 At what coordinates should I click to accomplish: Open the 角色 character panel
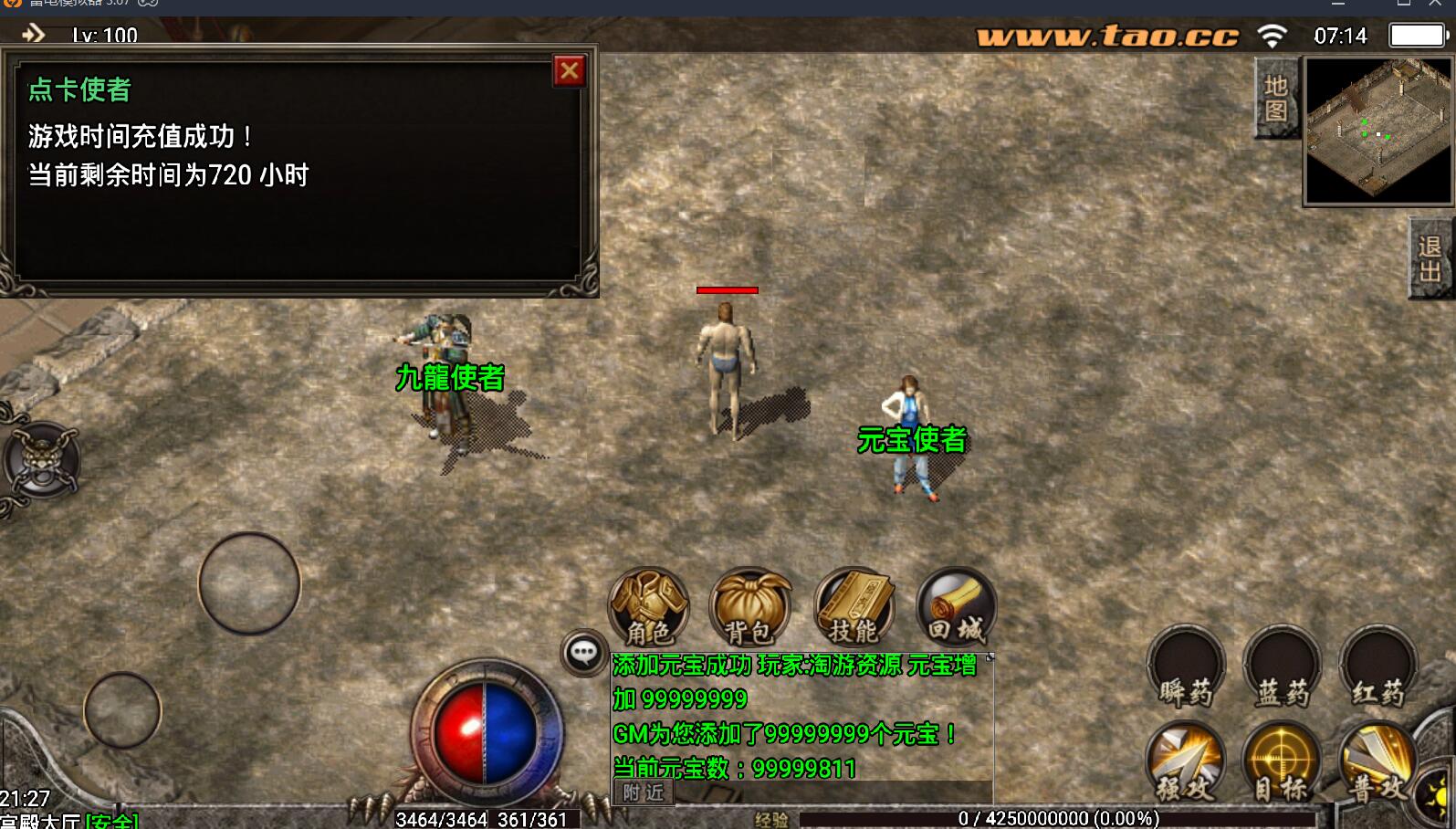(648, 606)
